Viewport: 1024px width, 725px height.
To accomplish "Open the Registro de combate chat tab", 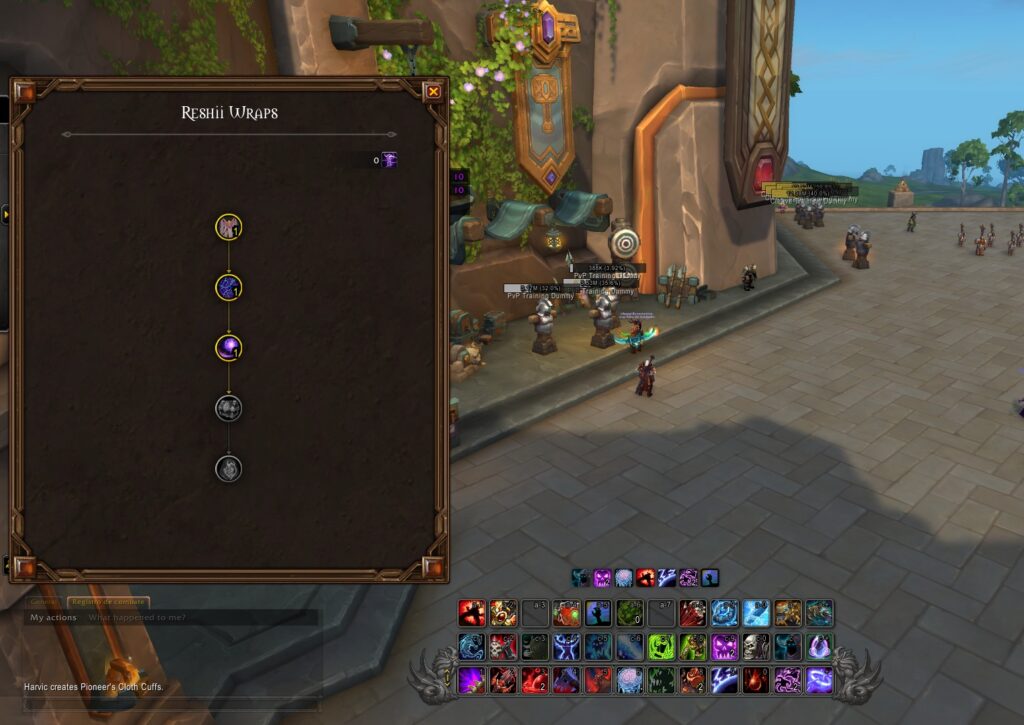I will [x=108, y=602].
